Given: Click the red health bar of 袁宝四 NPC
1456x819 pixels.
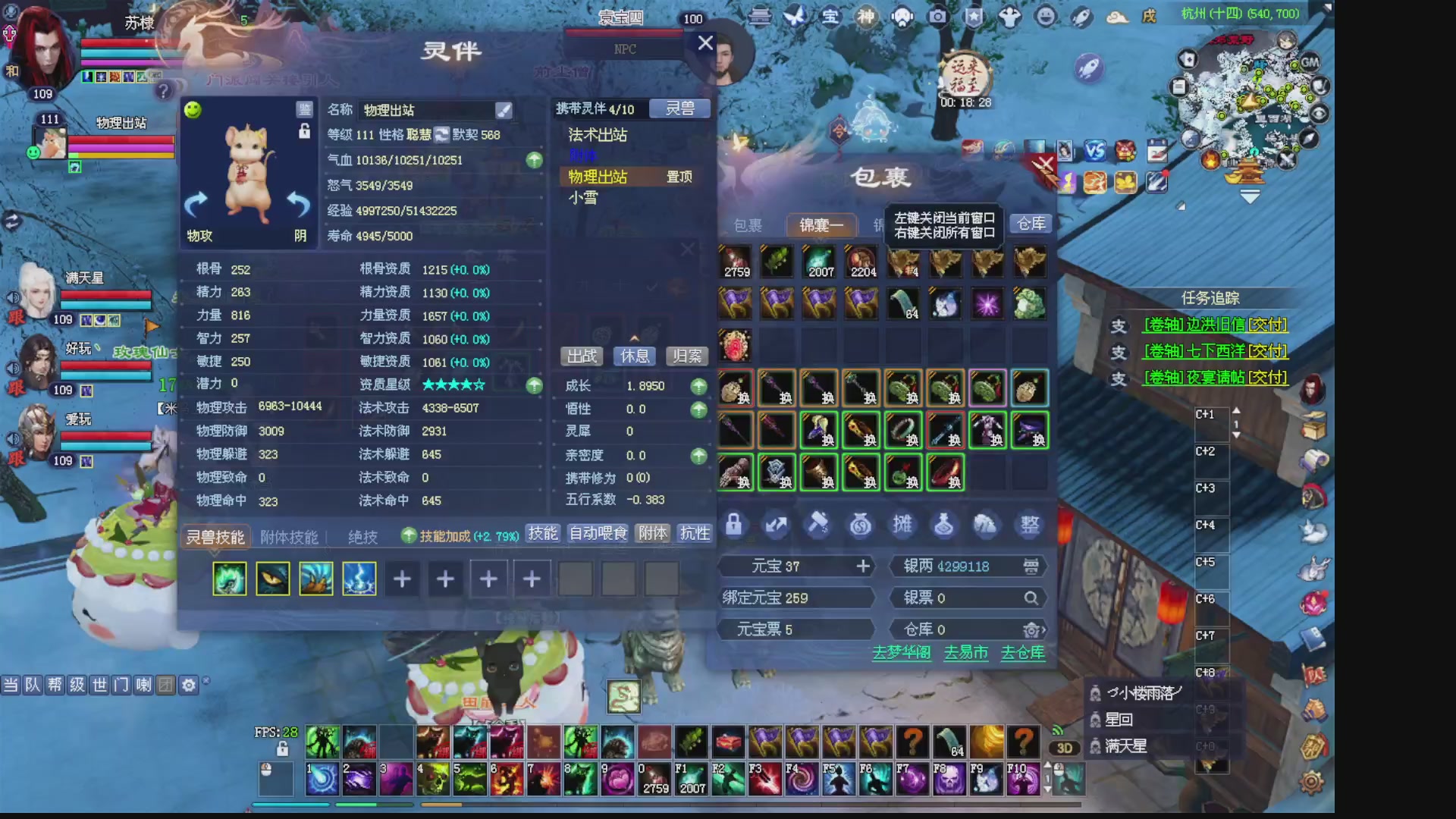Looking at the screenshot, I should (x=623, y=33).
